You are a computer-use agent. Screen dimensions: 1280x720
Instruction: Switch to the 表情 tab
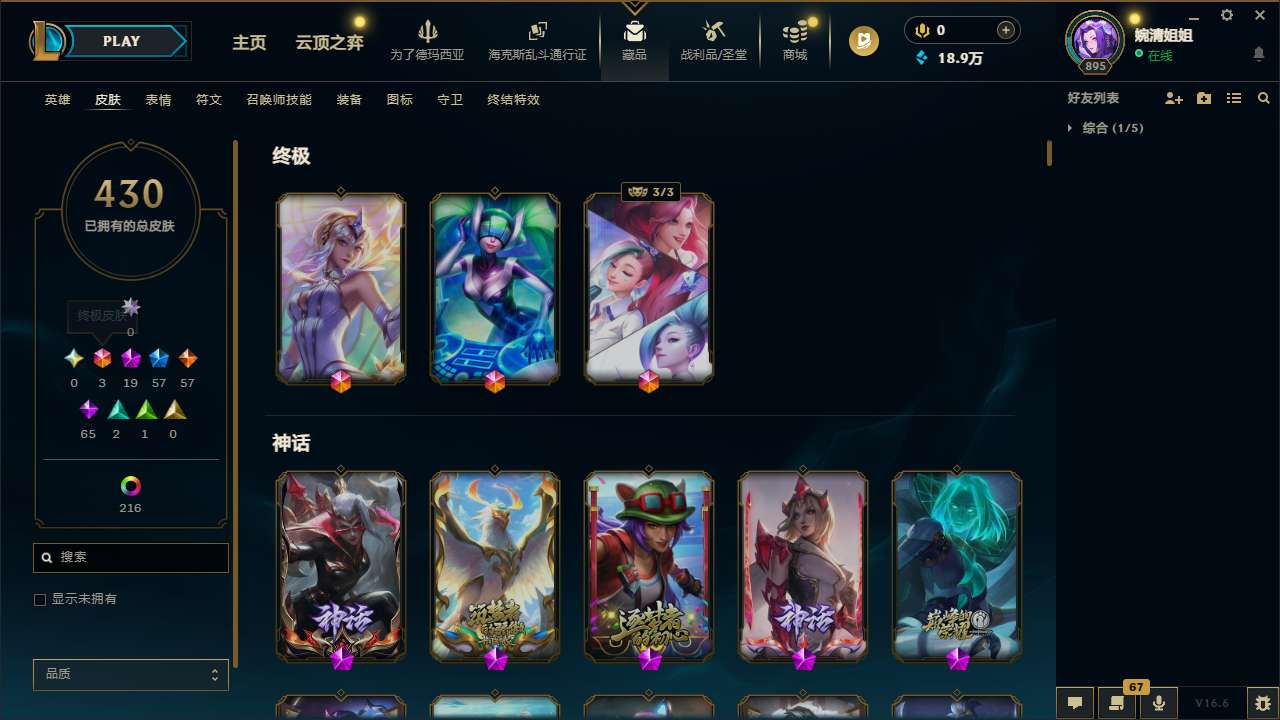(x=157, y=100)
